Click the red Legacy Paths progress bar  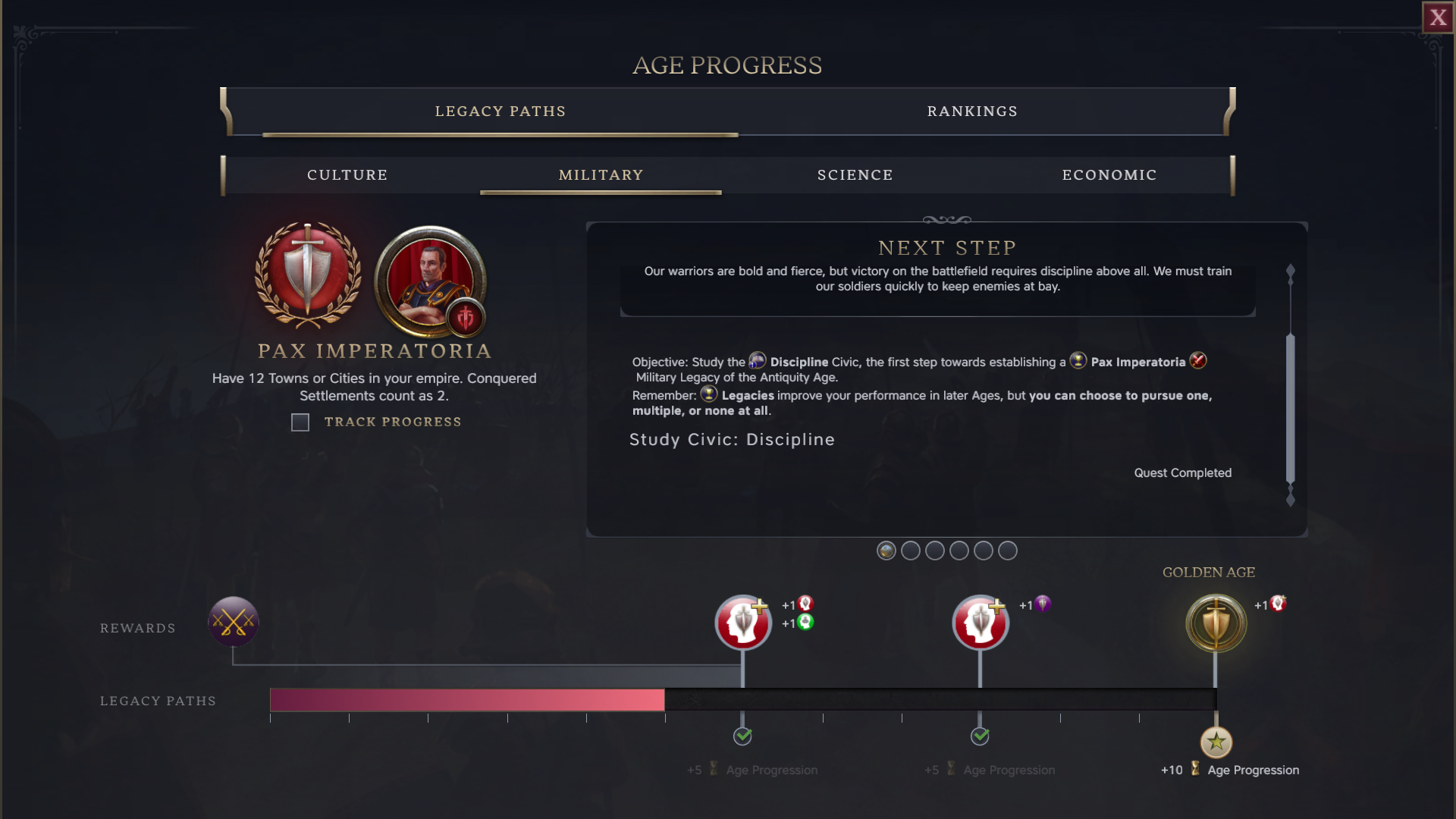[466, 701]
